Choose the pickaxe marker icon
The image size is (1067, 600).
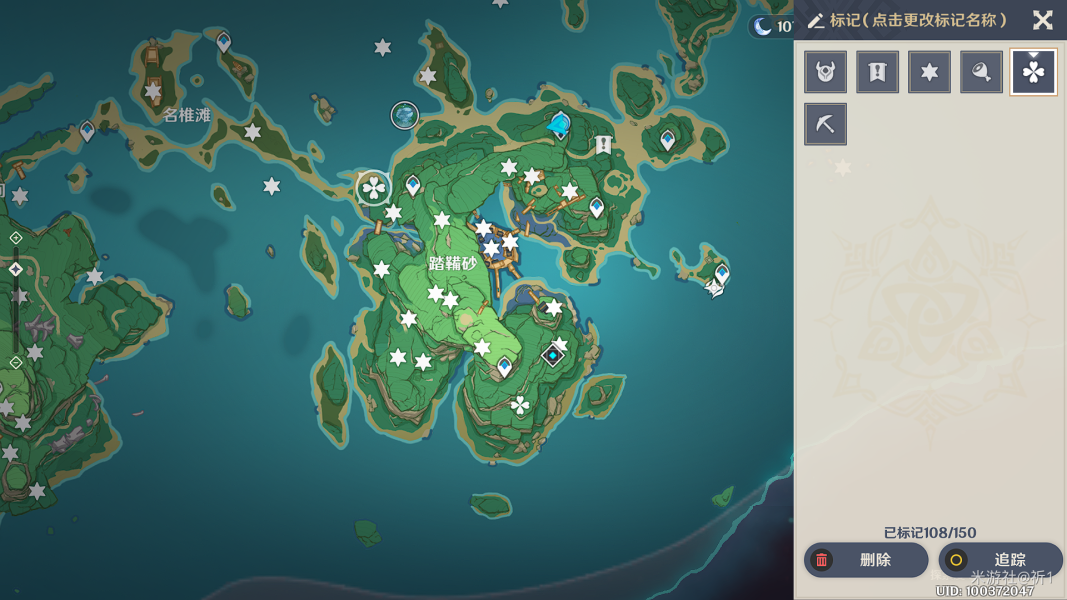coord(826,125)
